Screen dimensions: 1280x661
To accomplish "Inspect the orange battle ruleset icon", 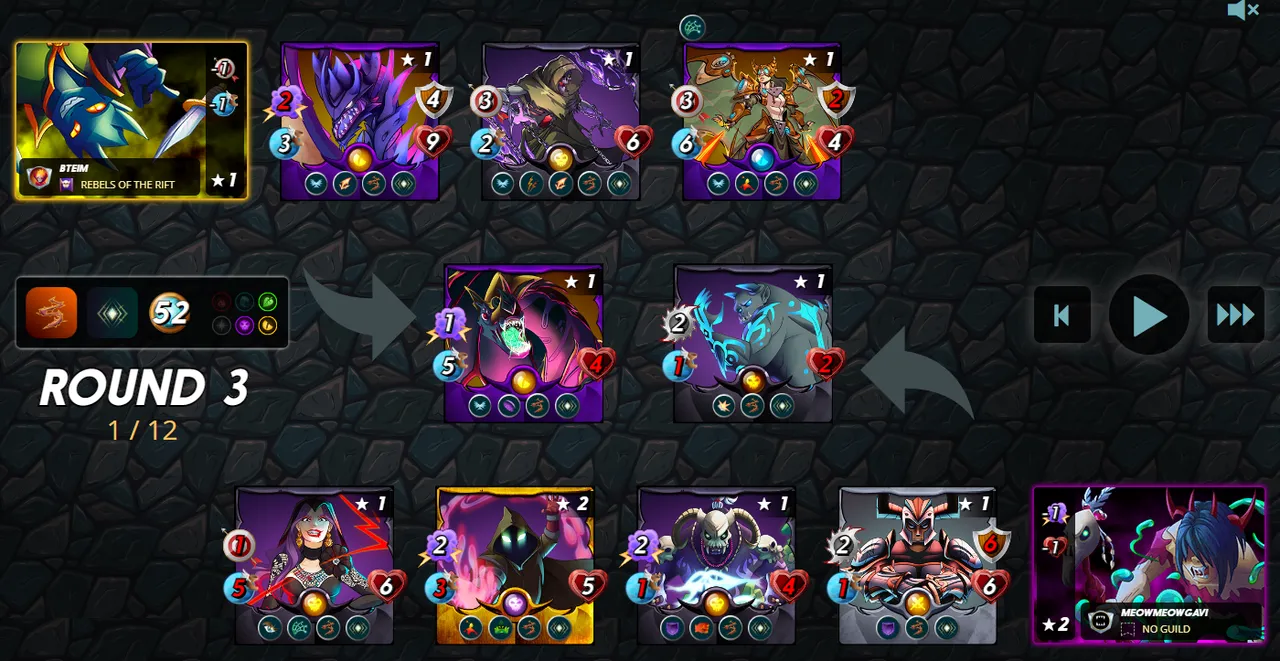I will pyautogui.click(x=51, y=313).
